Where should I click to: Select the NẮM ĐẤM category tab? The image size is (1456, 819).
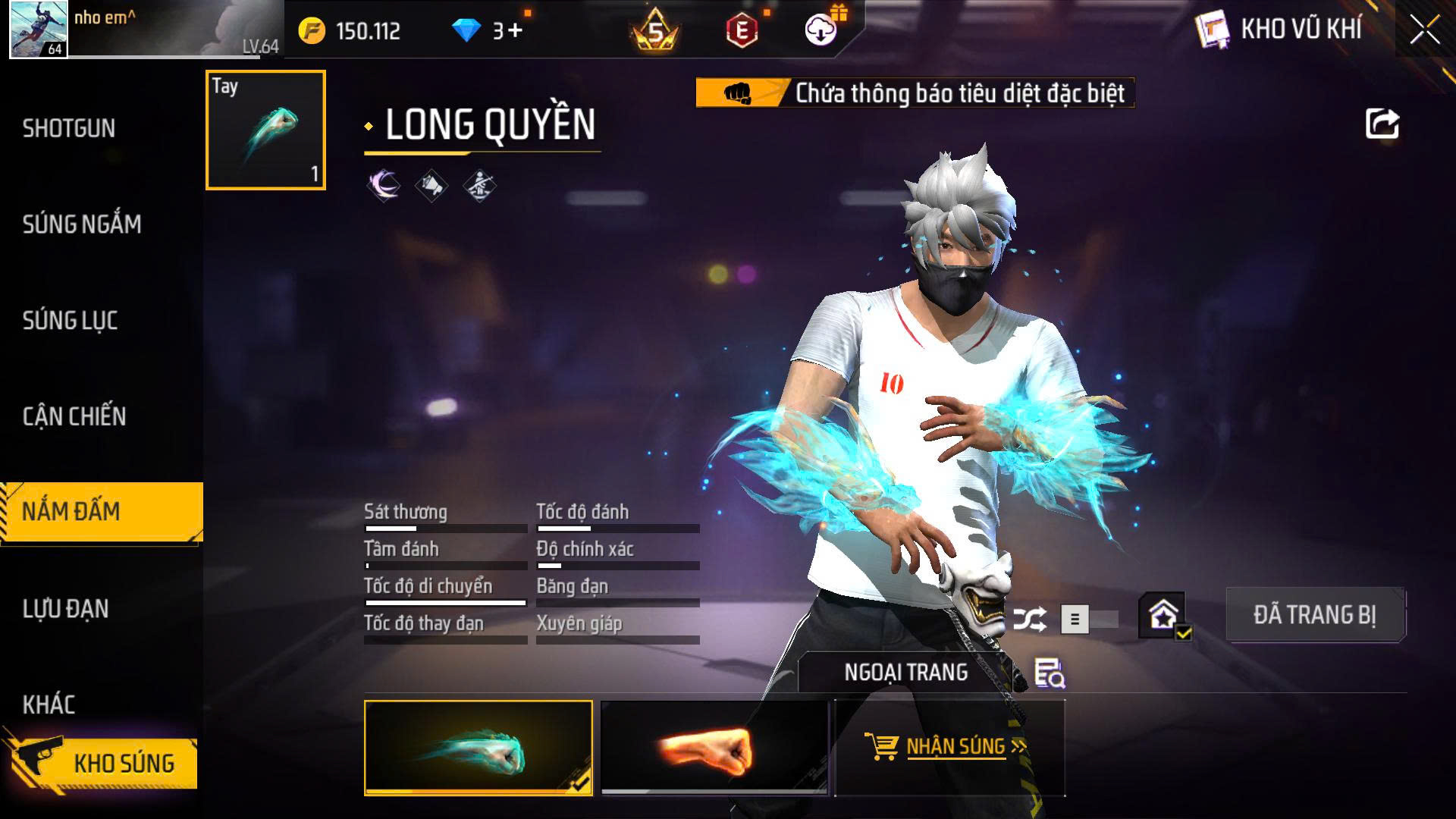[x=71, y=512]
